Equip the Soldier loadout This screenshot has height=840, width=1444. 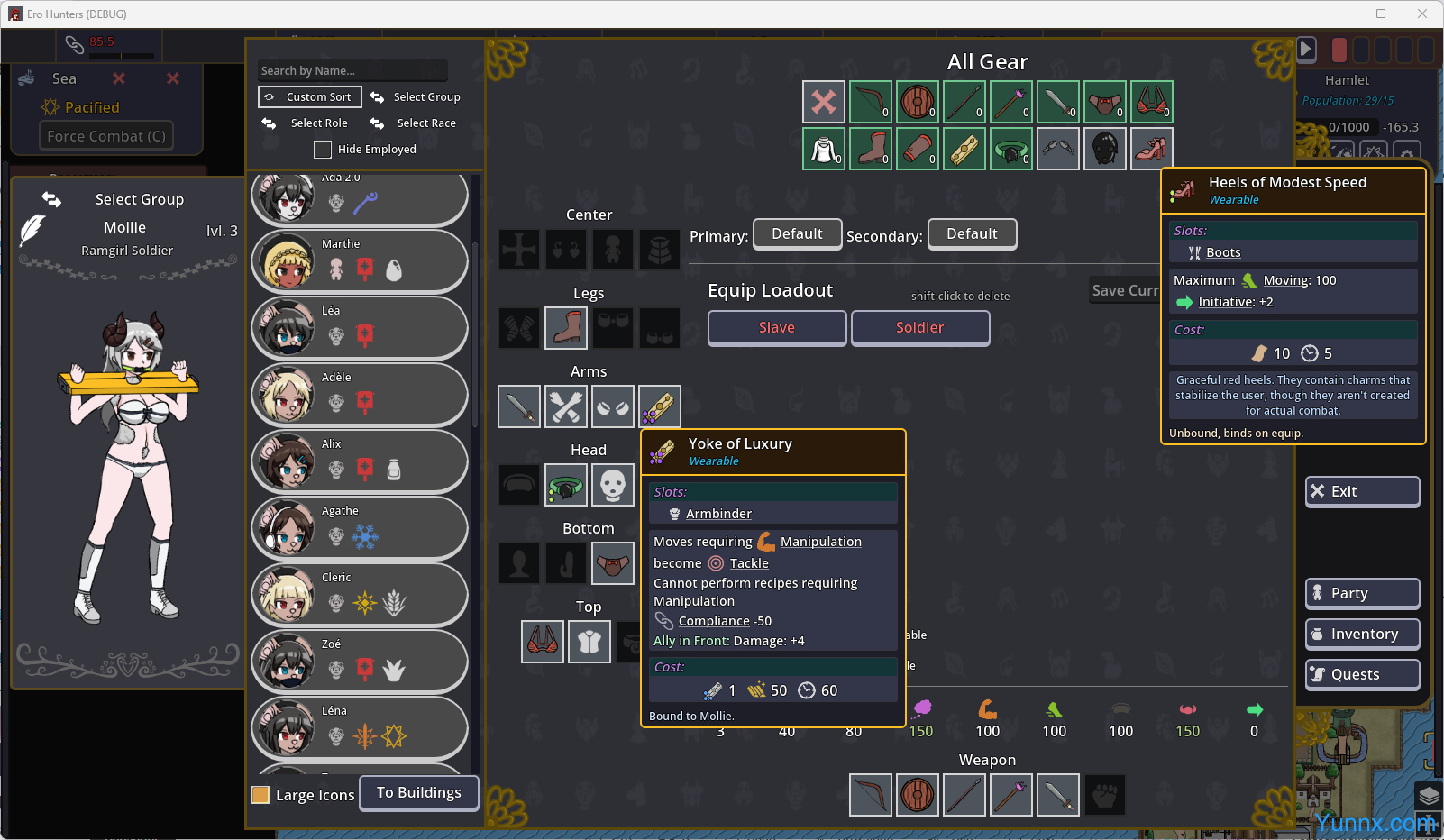coord(919,328)
